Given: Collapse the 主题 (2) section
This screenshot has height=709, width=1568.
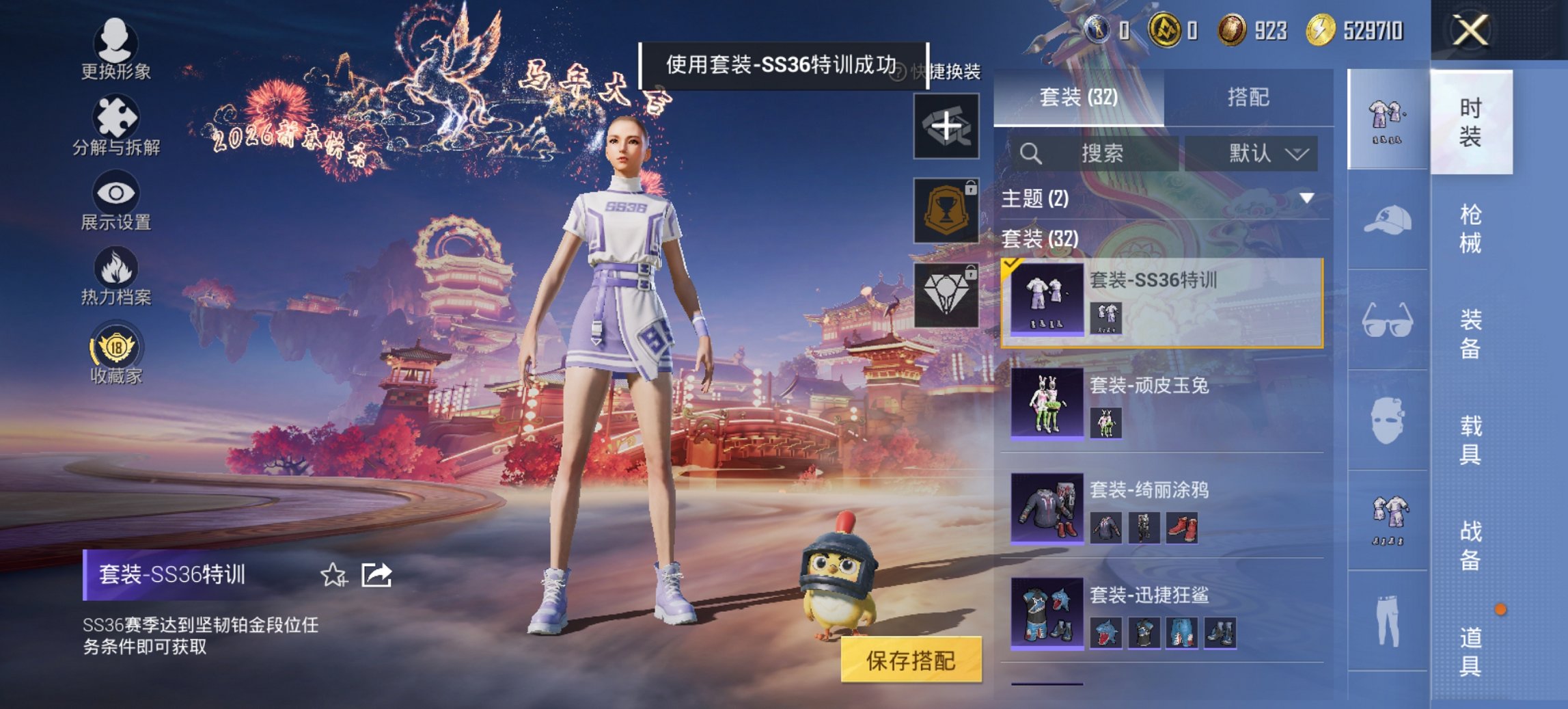Looking at the screenshot, I should (1307, 197).
